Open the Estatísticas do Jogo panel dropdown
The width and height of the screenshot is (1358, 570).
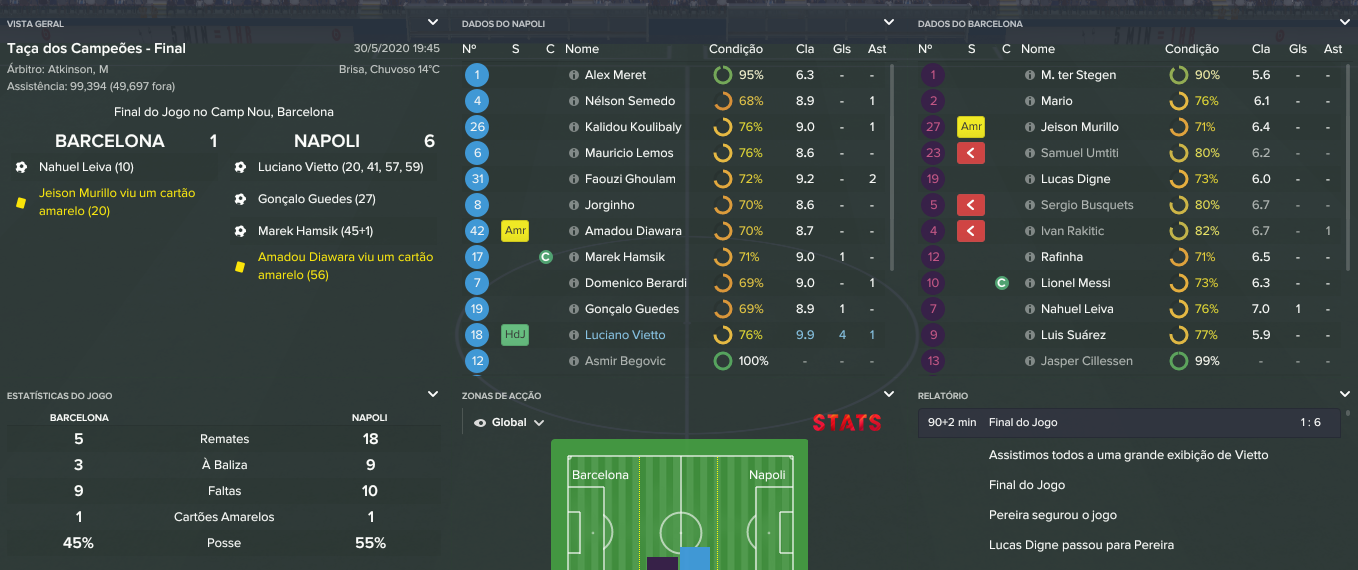(432, 395)
